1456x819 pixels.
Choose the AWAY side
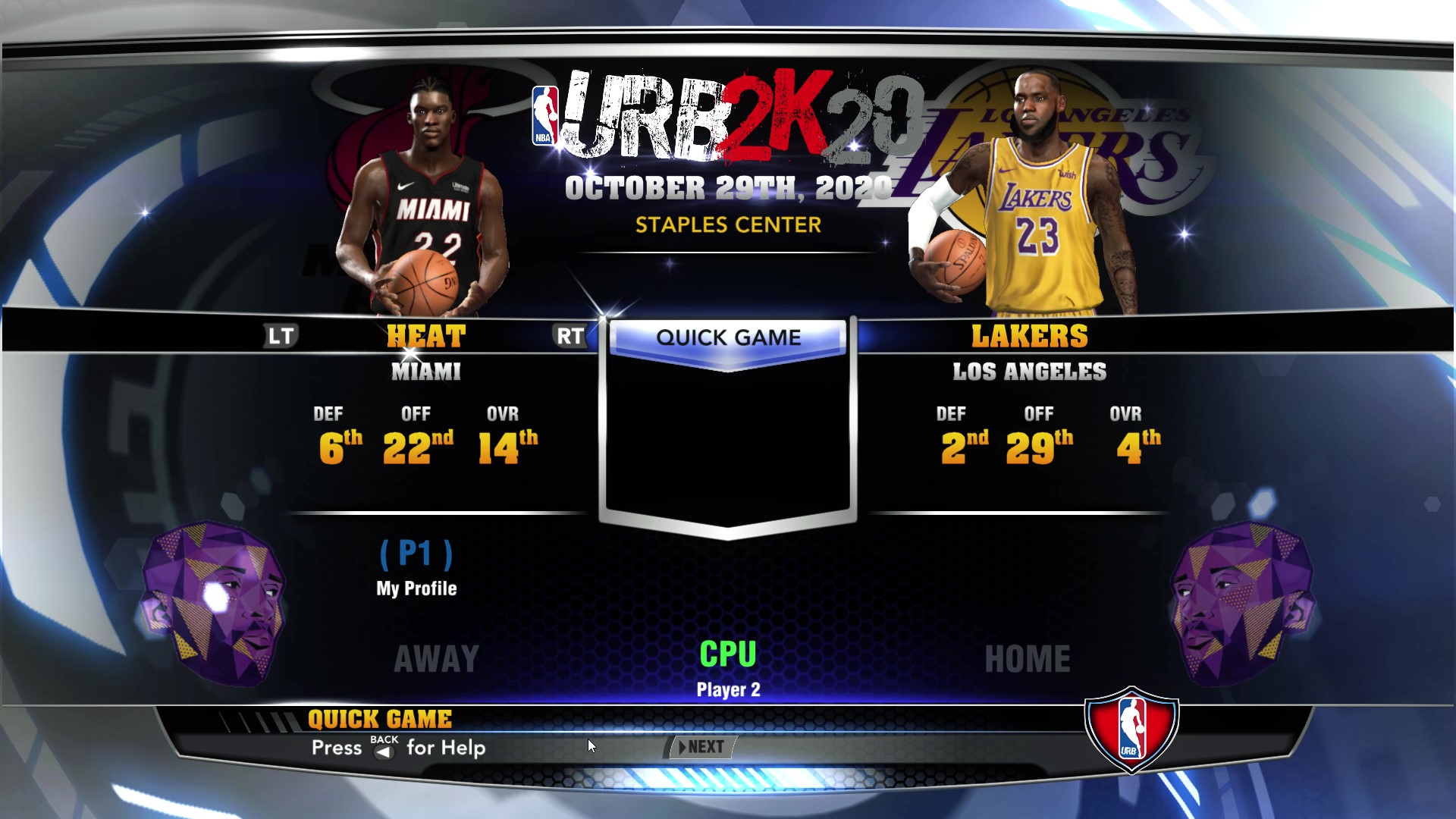(437, 658)
